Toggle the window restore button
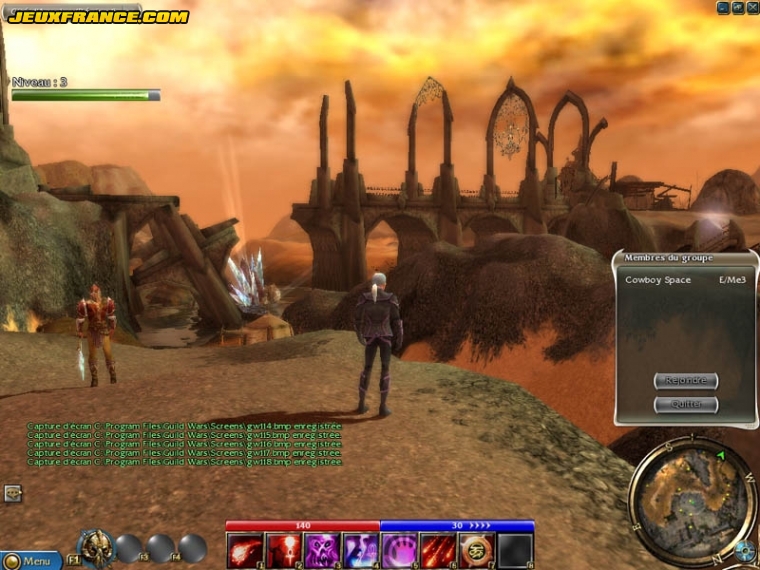 738,7
